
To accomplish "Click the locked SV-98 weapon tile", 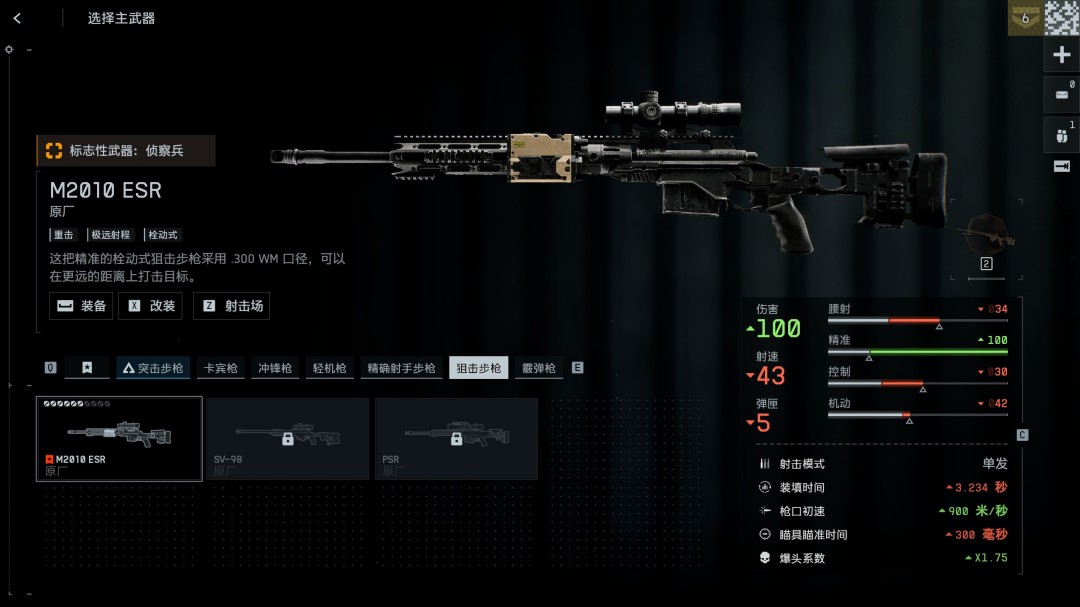I will (x=287, y=438).
